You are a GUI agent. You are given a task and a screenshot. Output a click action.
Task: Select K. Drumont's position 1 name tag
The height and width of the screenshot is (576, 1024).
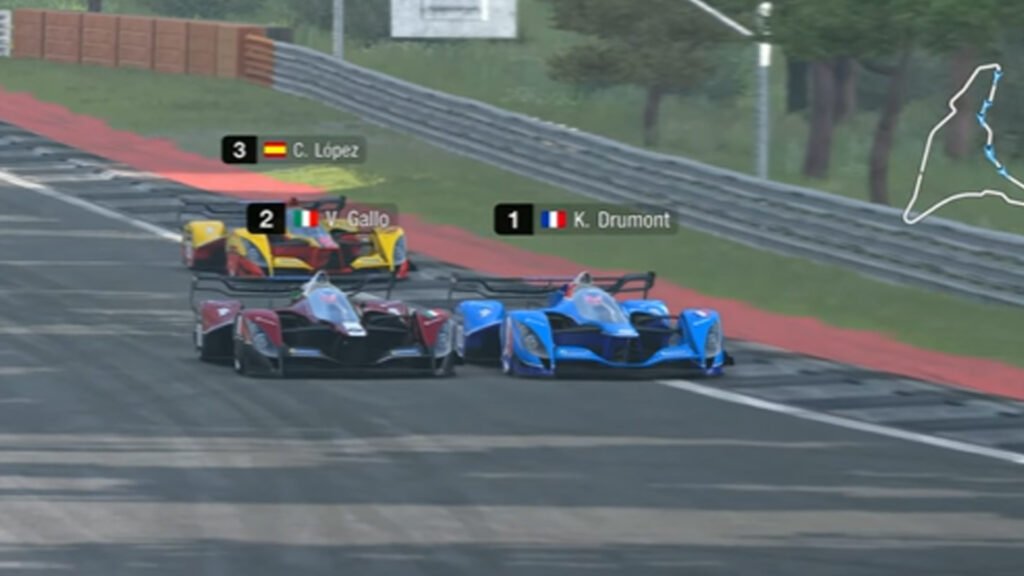585,219
